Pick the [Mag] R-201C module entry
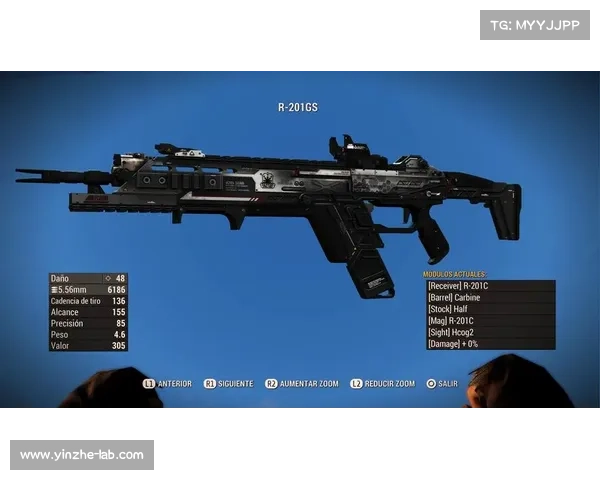The height and width of the screenshot is (480, 600). coord(490,320)
